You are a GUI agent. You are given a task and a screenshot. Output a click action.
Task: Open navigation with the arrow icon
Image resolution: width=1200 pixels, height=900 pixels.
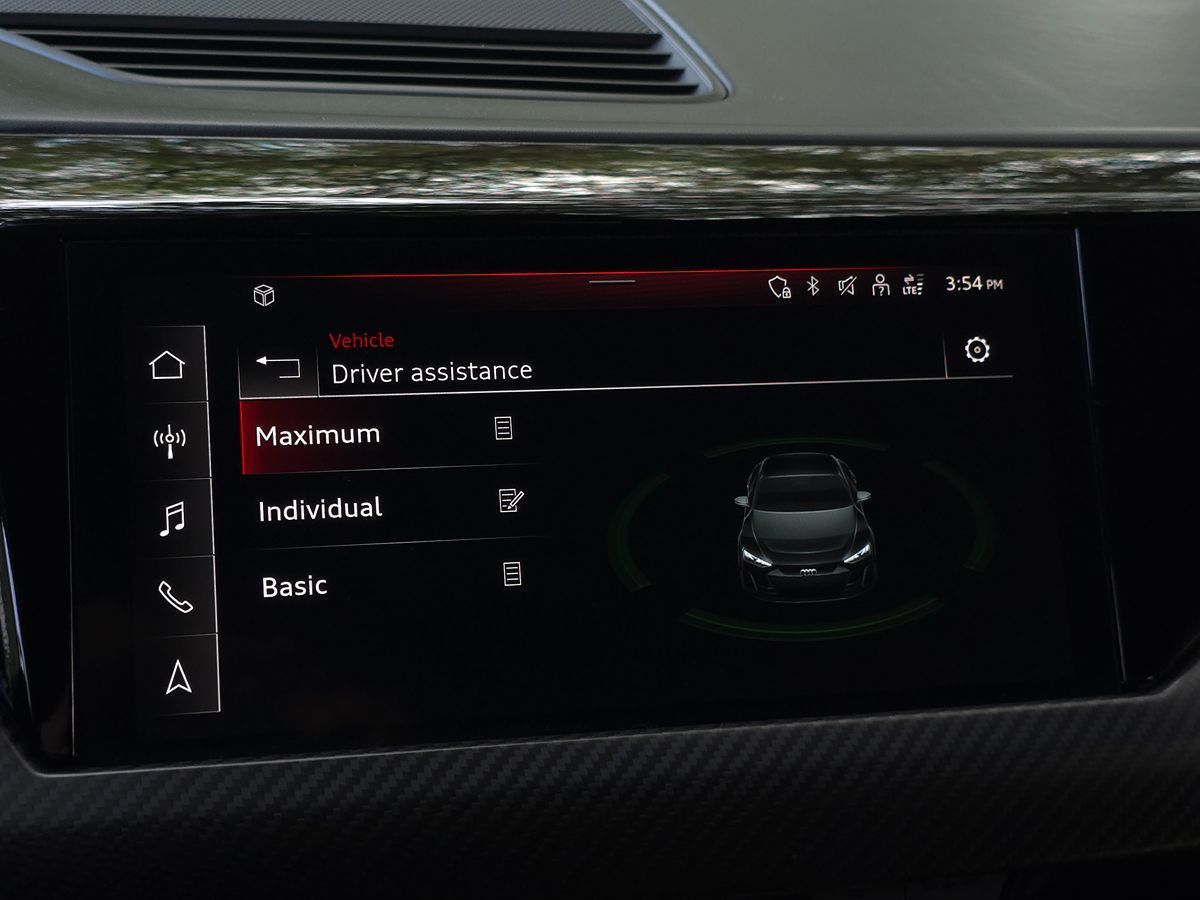tap(178, 677)
